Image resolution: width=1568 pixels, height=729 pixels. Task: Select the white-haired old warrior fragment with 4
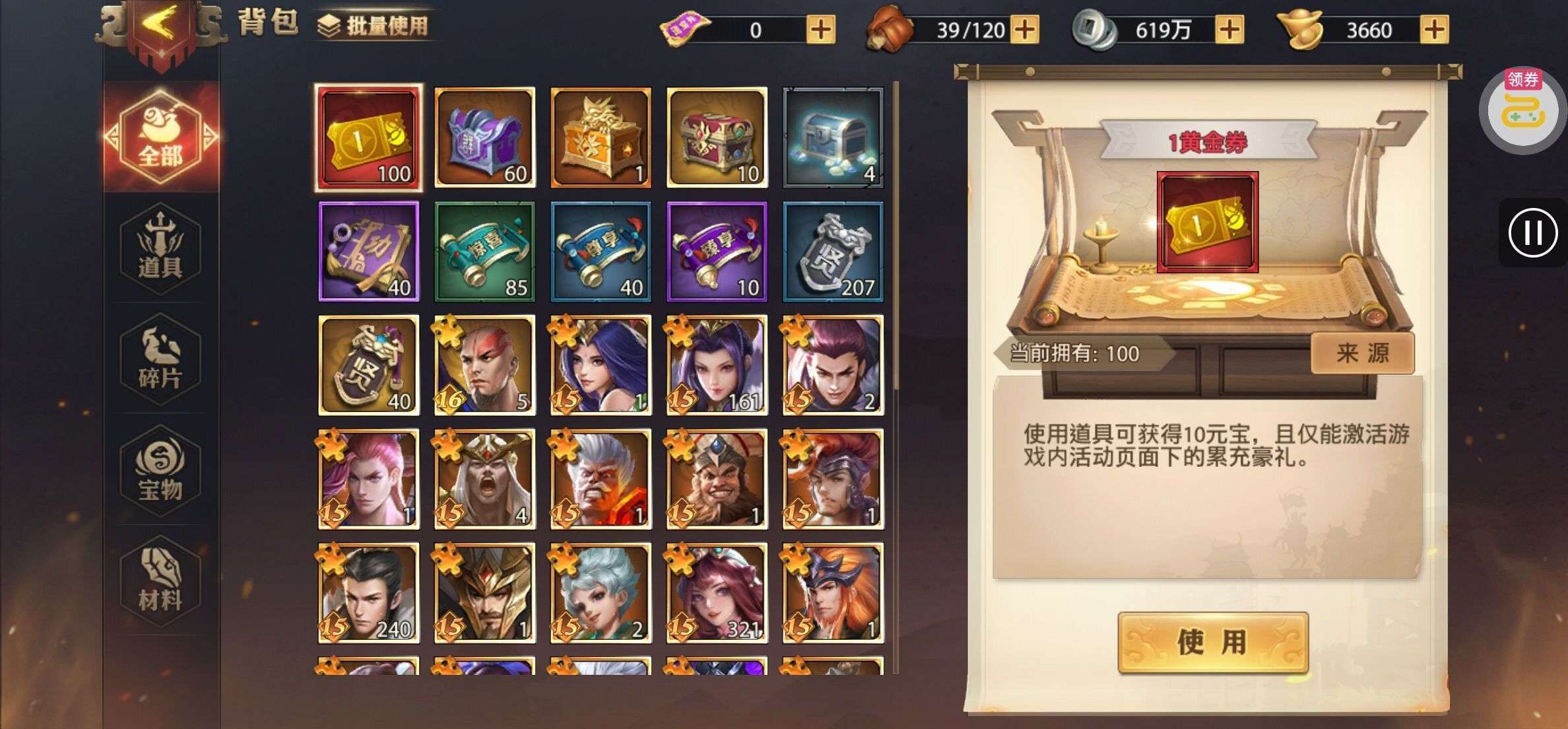pyautogui.click(x=485, y=479)
